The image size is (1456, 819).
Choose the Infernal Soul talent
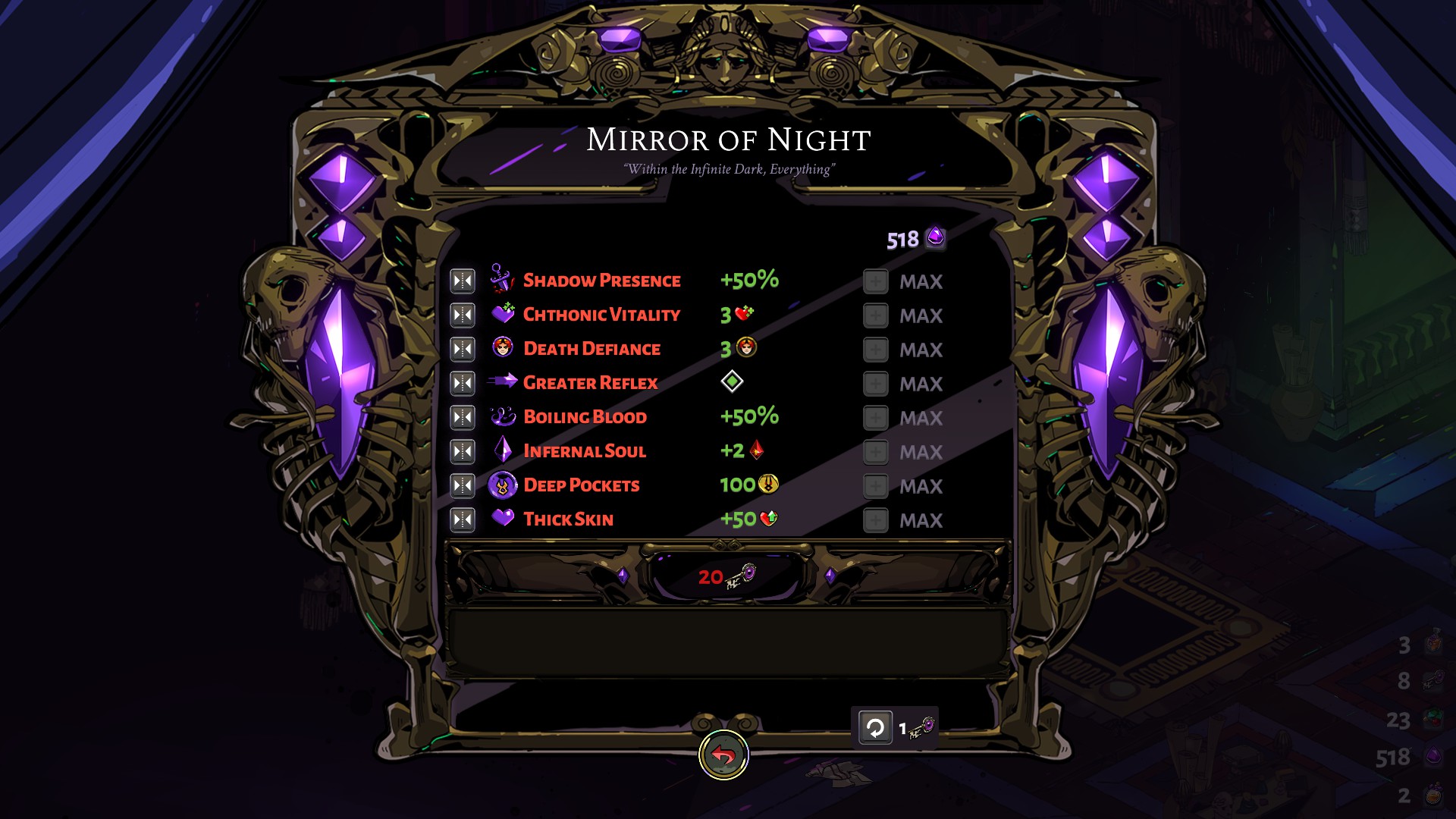584,451
